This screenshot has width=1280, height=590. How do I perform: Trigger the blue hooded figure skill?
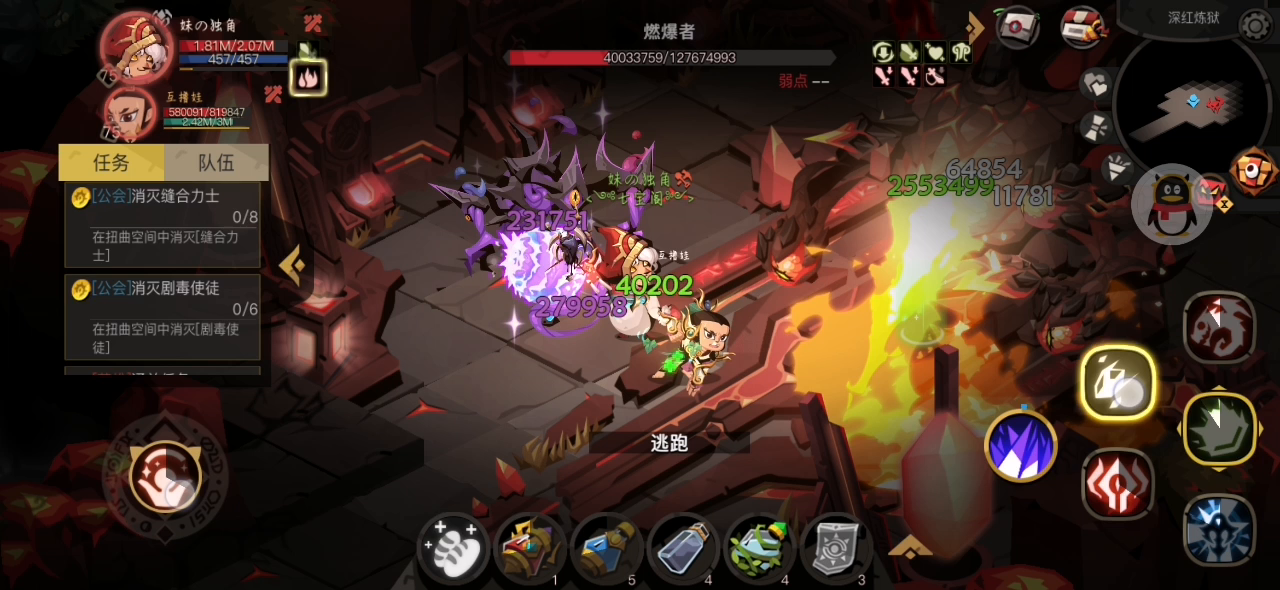[x=1219, y=530]
